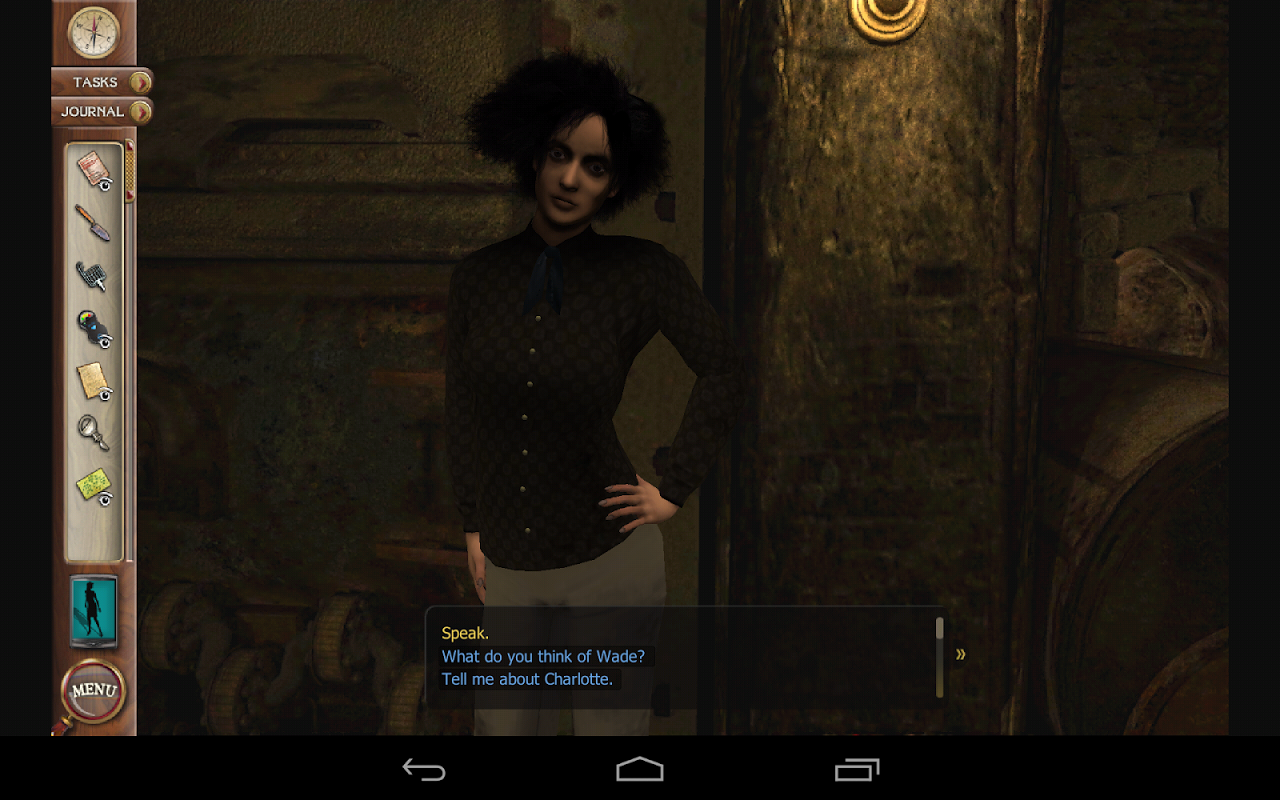Open the game MENU magnifier button

coord(93,688)
